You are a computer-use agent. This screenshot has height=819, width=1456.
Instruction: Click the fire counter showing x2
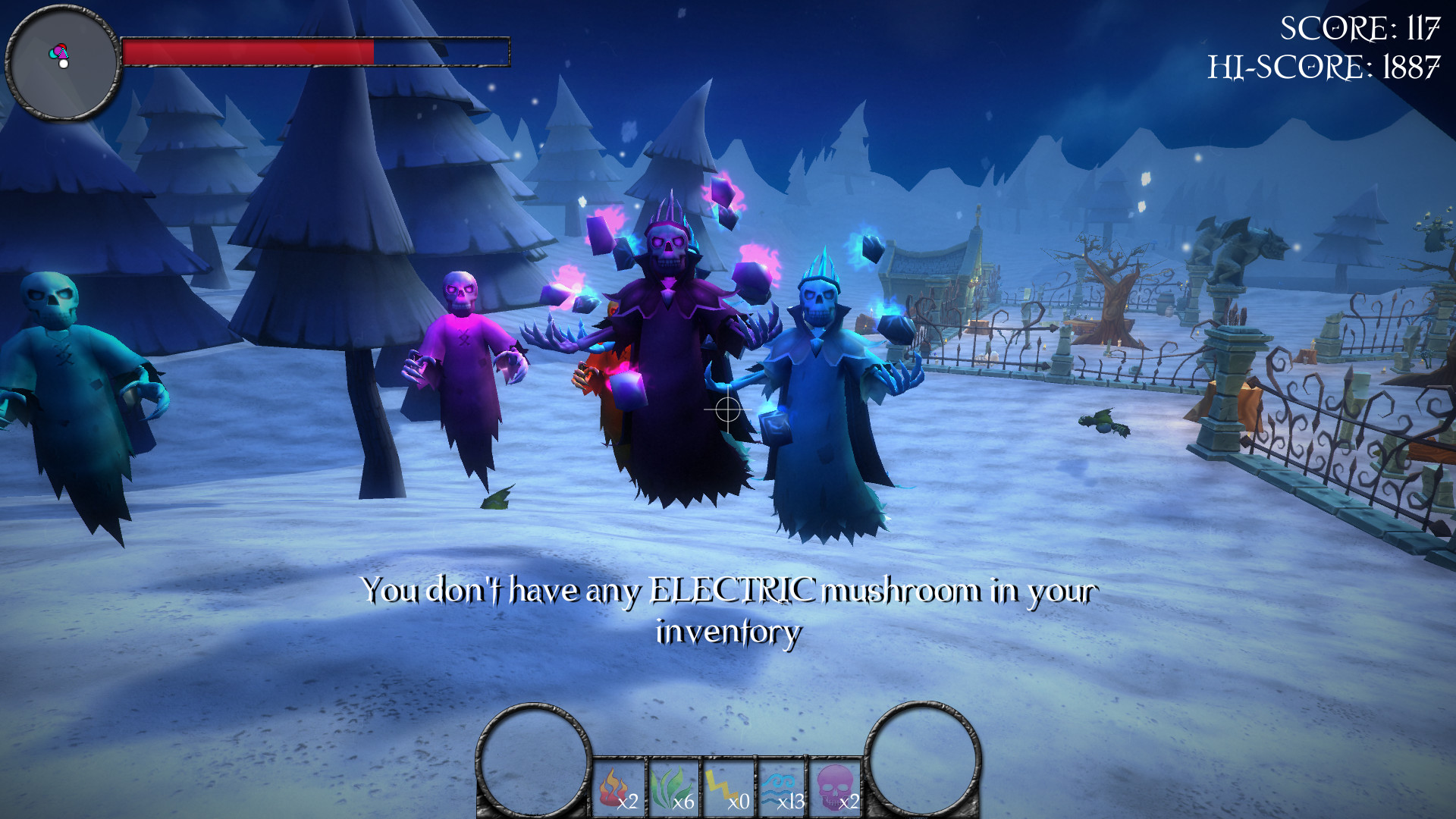pyautogui.click(x=629, y=803)
